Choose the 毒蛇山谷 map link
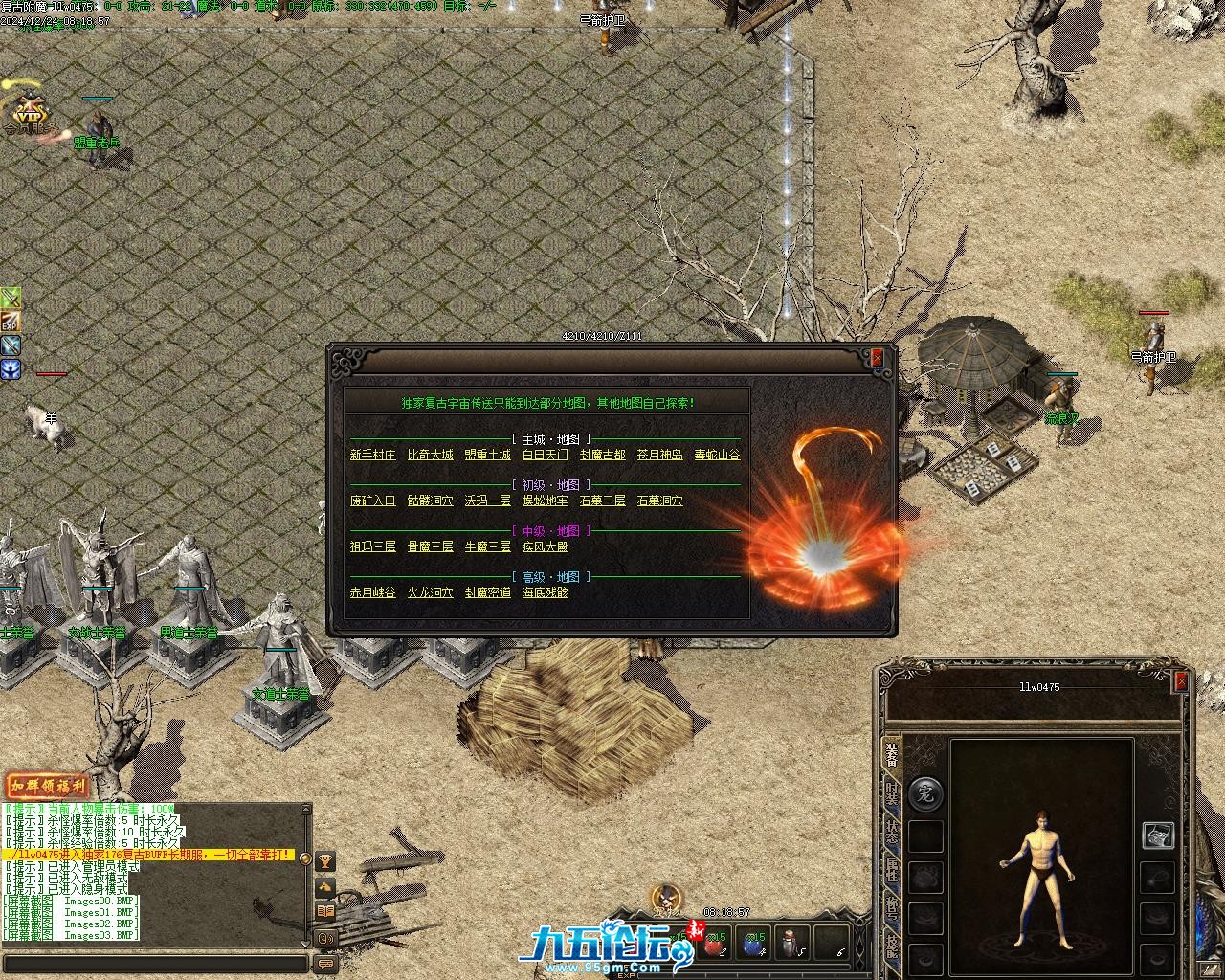The image size is (1225, 980). [717, 455]
